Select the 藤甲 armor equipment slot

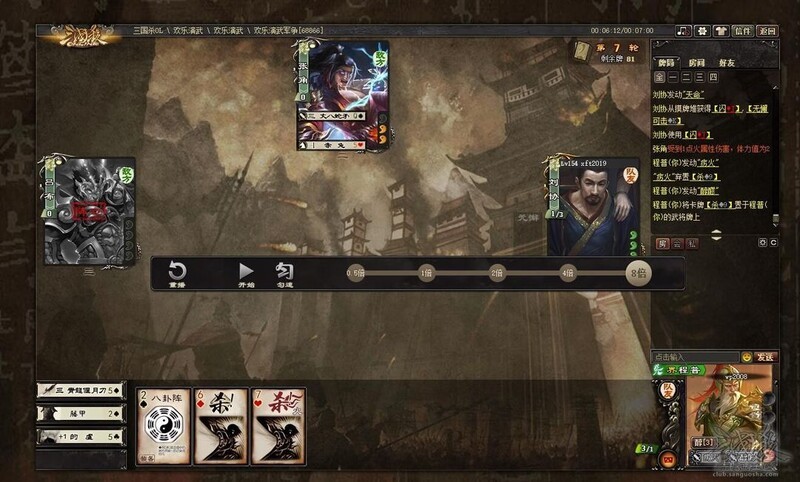tap(80, 413)
